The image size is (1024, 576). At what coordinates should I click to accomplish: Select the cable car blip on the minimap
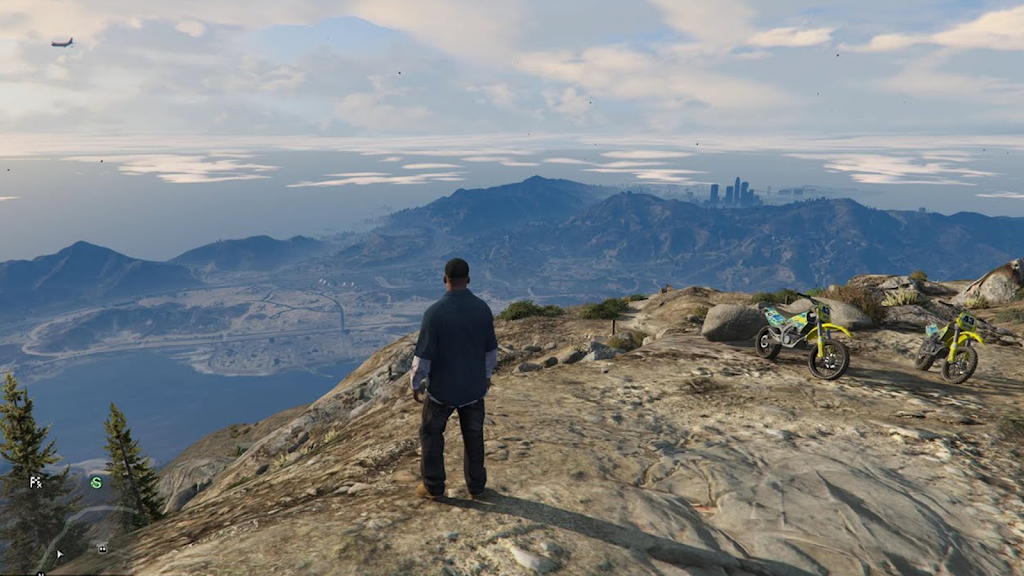tap(102, 548)
